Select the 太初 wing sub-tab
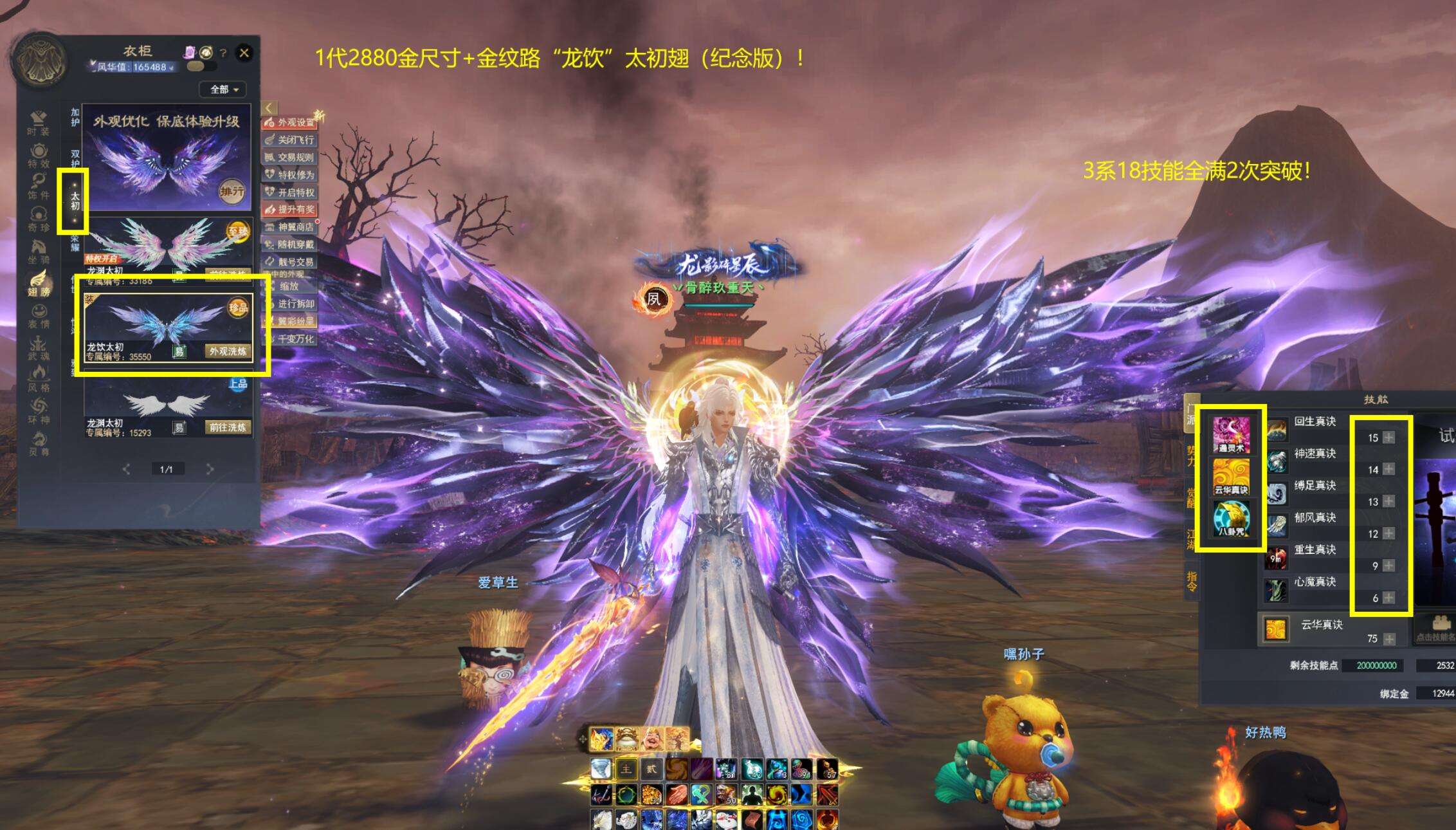 coord(75,201)
